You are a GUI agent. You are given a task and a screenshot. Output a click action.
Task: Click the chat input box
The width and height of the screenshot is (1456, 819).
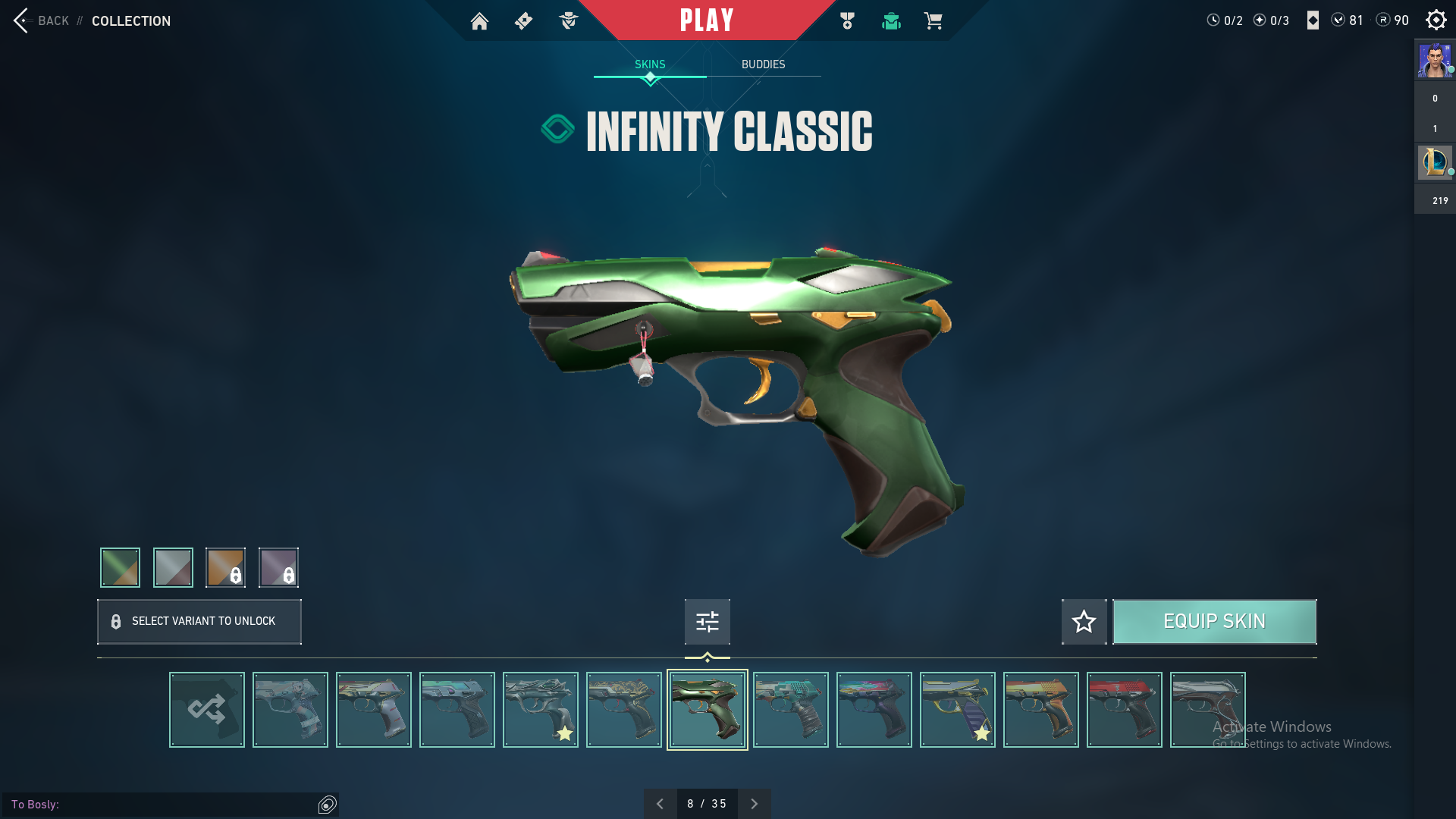point(163,804)
